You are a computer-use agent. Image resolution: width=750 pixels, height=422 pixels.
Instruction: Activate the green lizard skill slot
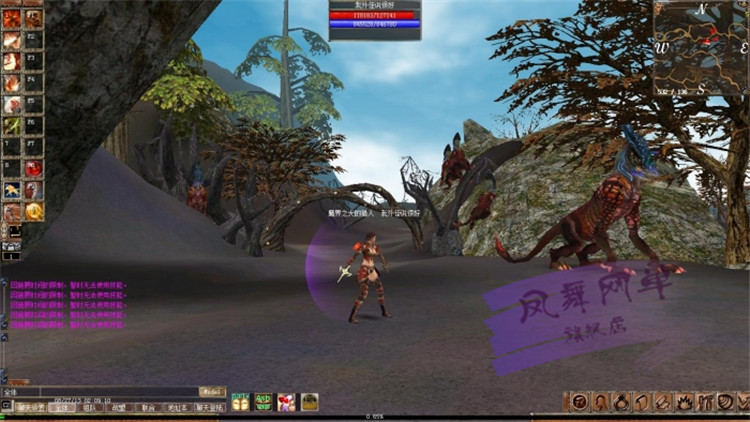(x=12, y=125)
